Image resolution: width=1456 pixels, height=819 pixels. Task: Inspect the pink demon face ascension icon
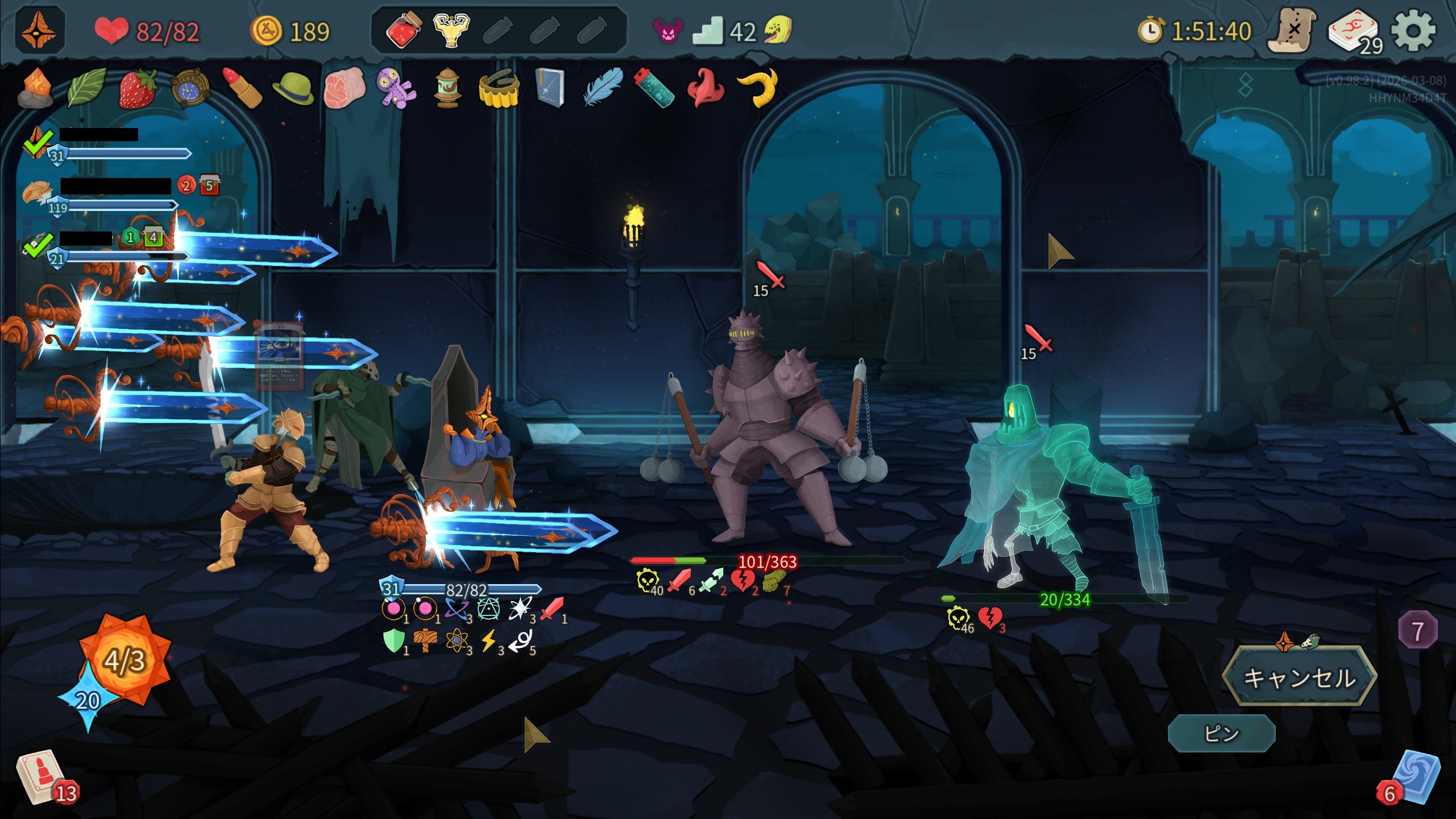tap(667, 31)
